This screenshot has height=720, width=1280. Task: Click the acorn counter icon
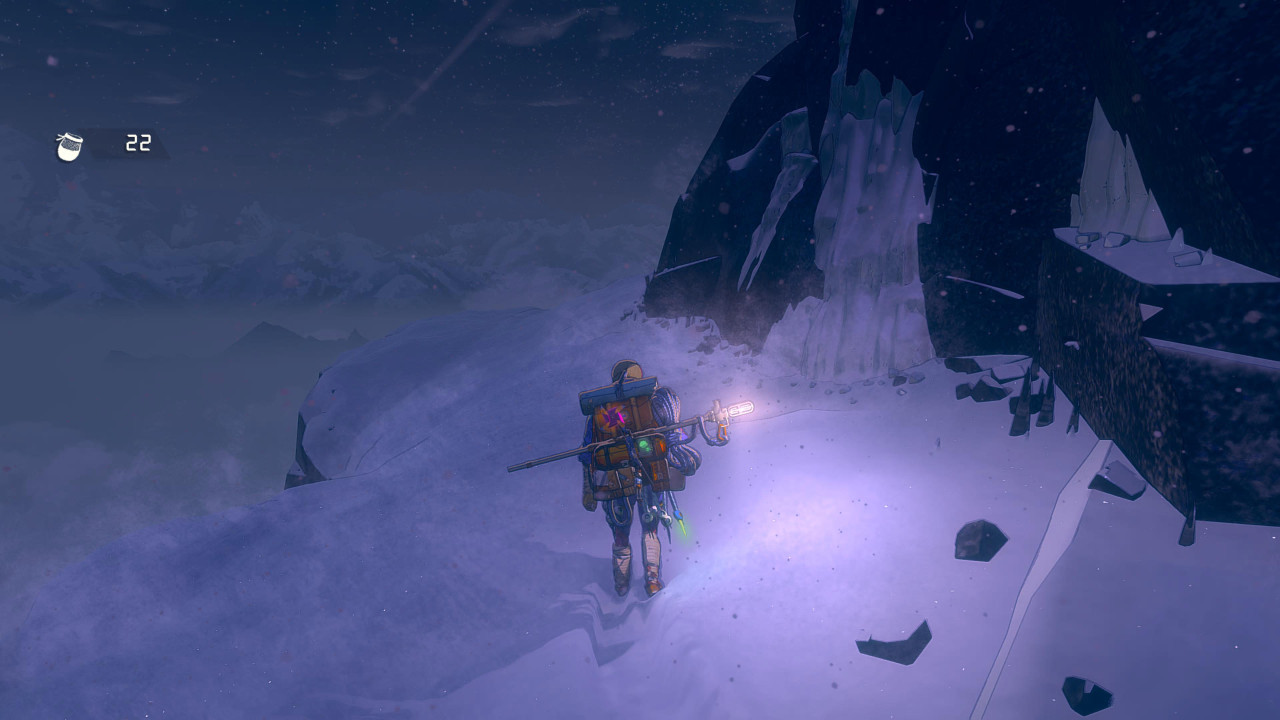[x=70, y=146]
